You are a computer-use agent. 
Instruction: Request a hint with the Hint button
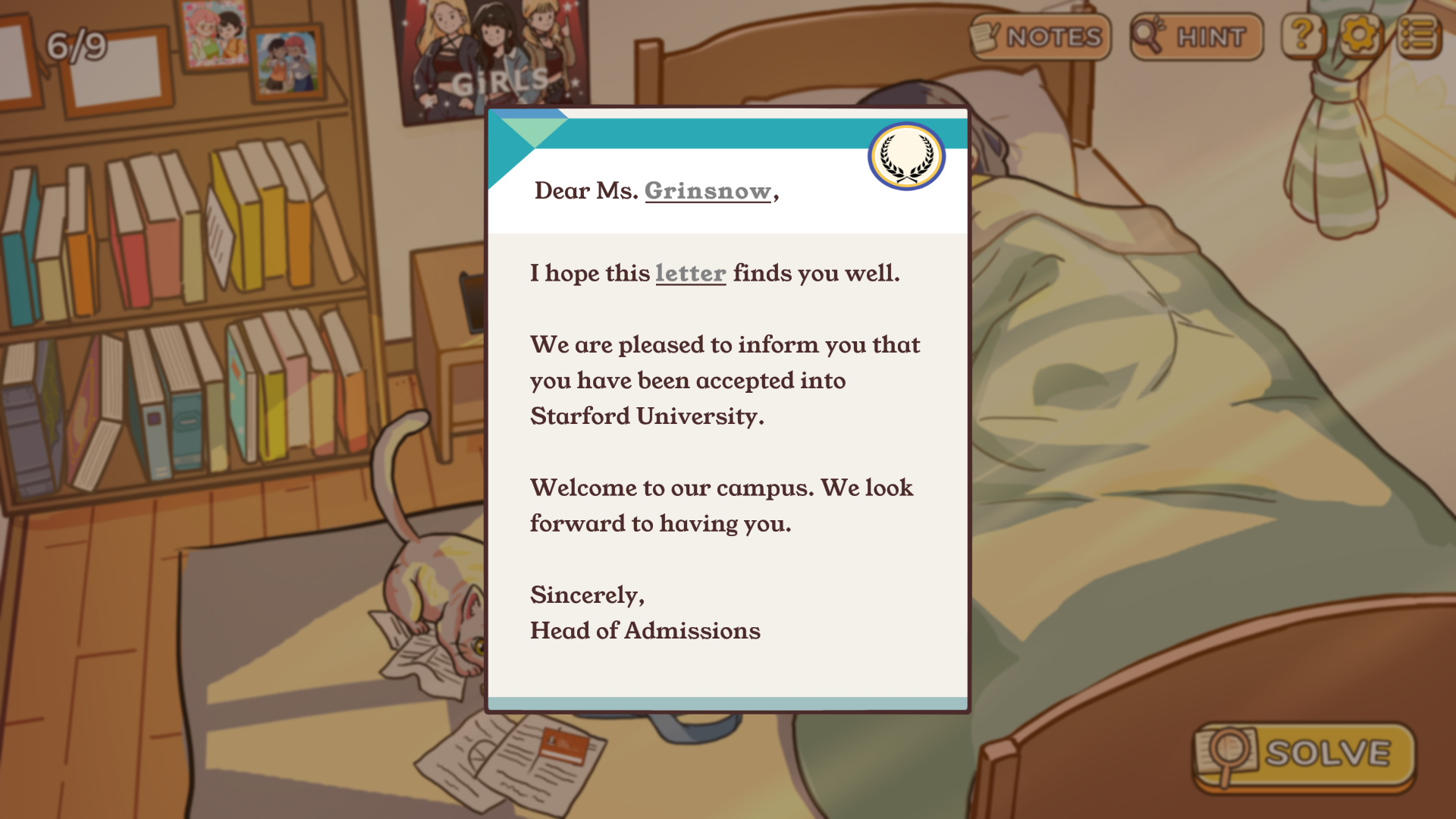(x=1196, y=36)
